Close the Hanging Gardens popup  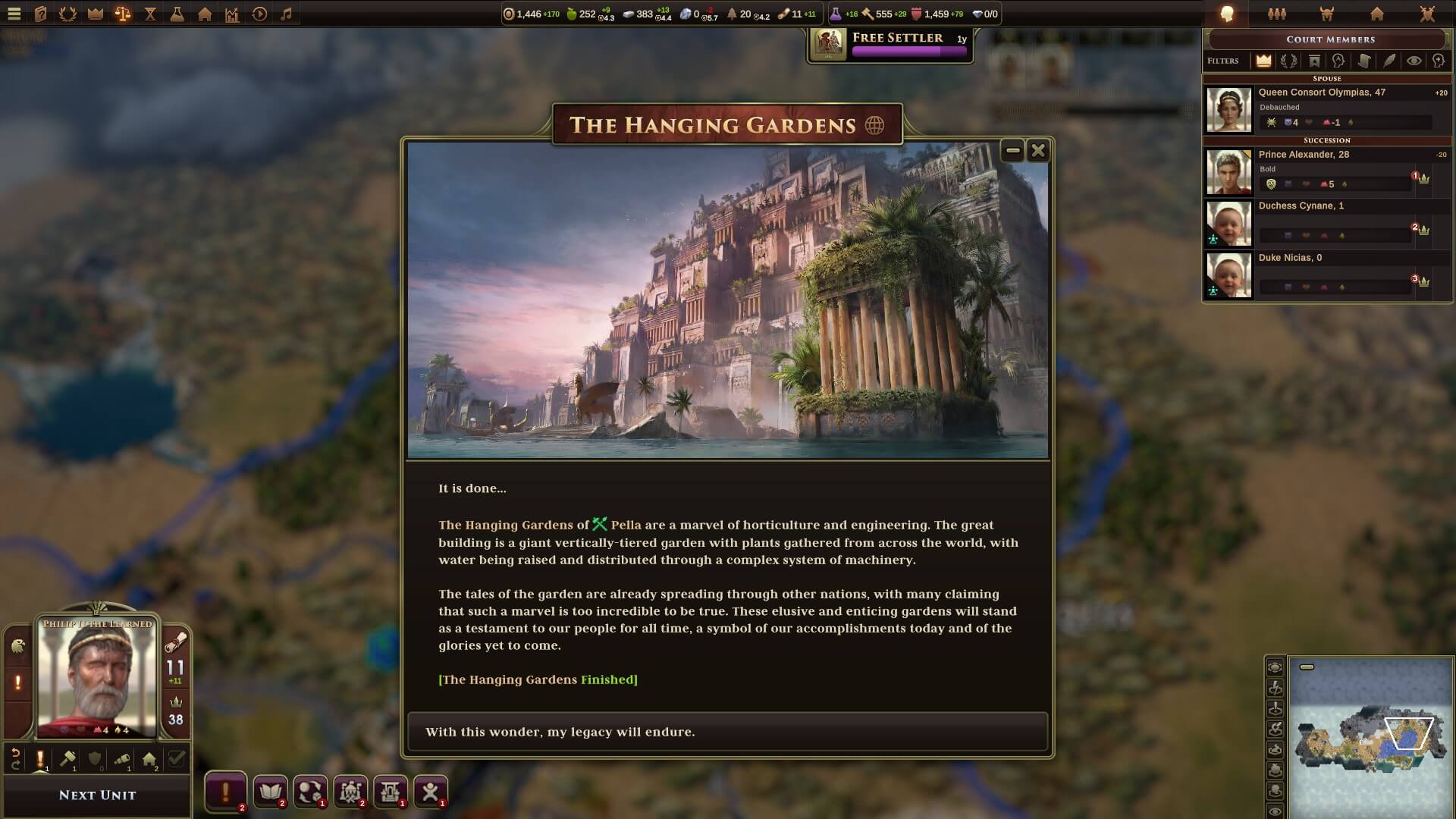[1038, 151]
